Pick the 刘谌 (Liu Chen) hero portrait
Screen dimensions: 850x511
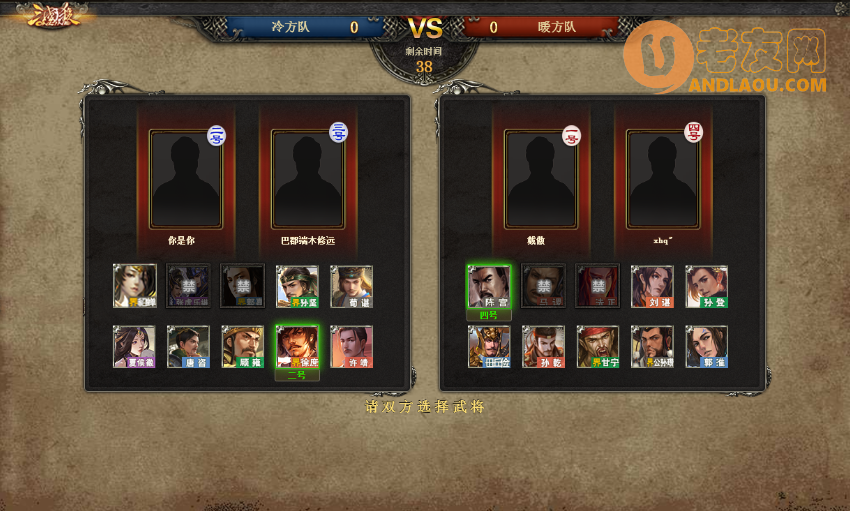[x=652, y=286]
